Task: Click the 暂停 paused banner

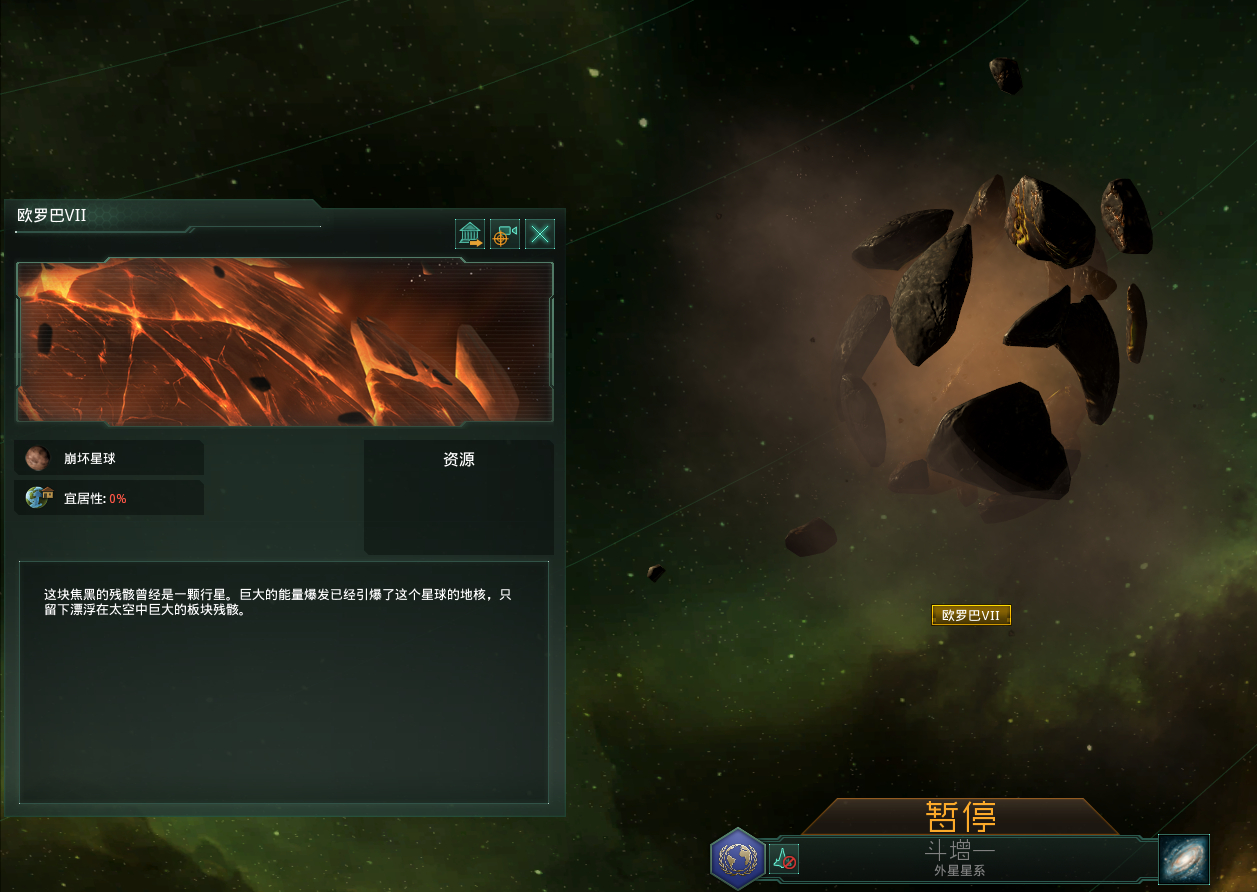Action: pos(960,817)
